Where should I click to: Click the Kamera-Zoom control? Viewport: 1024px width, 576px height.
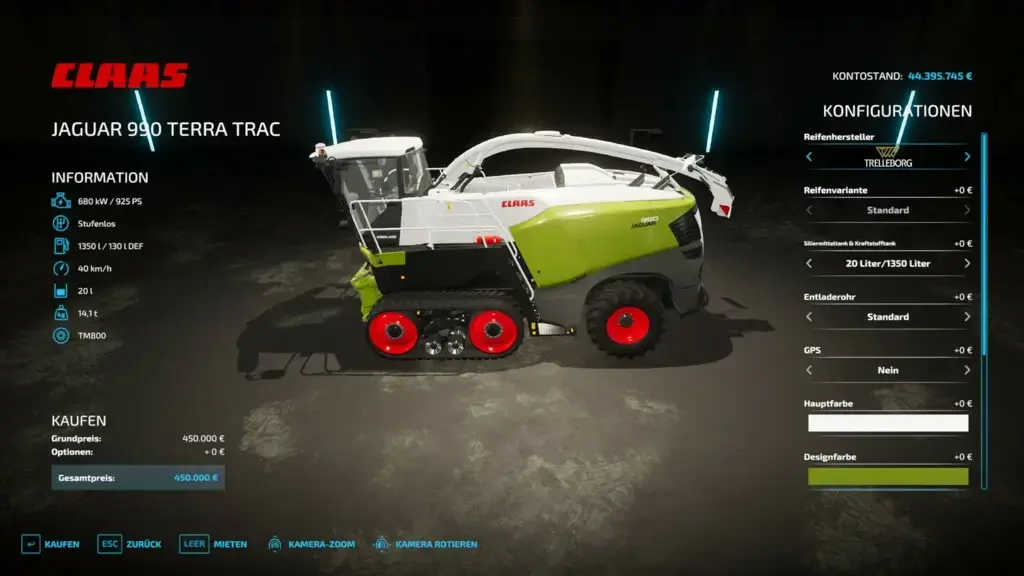click(x=311, y=544)
